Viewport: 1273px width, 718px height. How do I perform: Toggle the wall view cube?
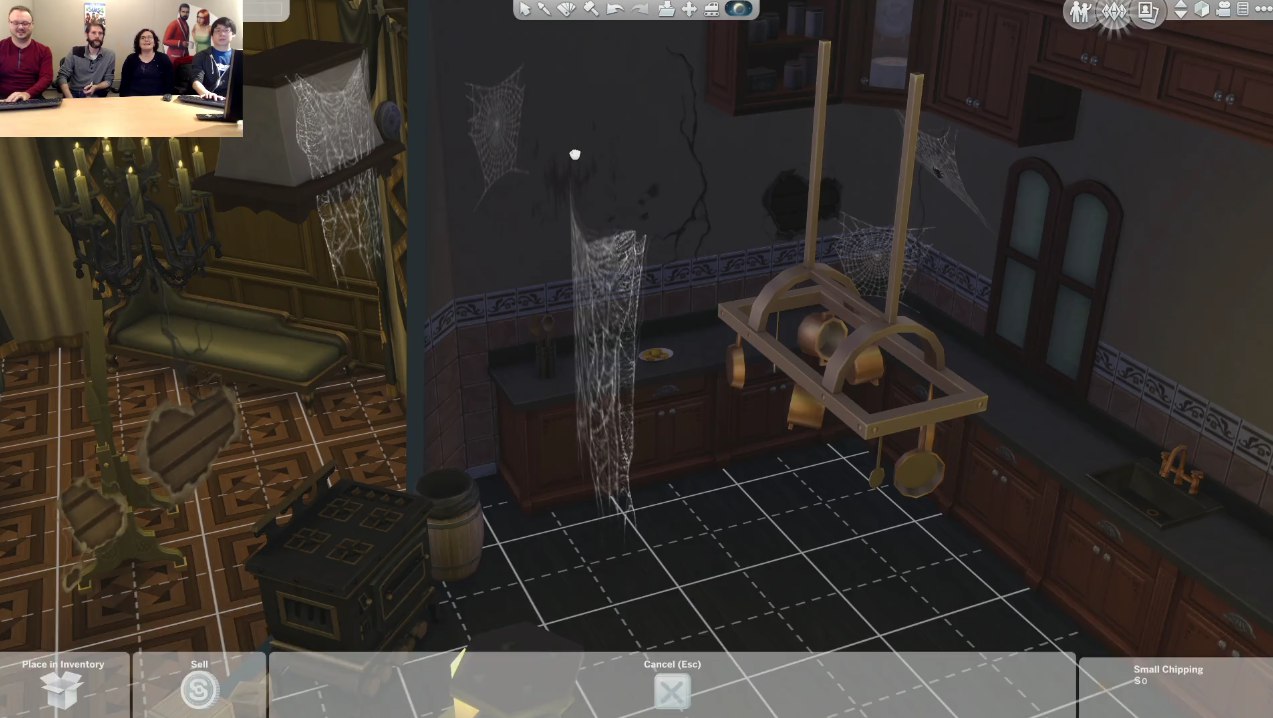coord(1202,9)
